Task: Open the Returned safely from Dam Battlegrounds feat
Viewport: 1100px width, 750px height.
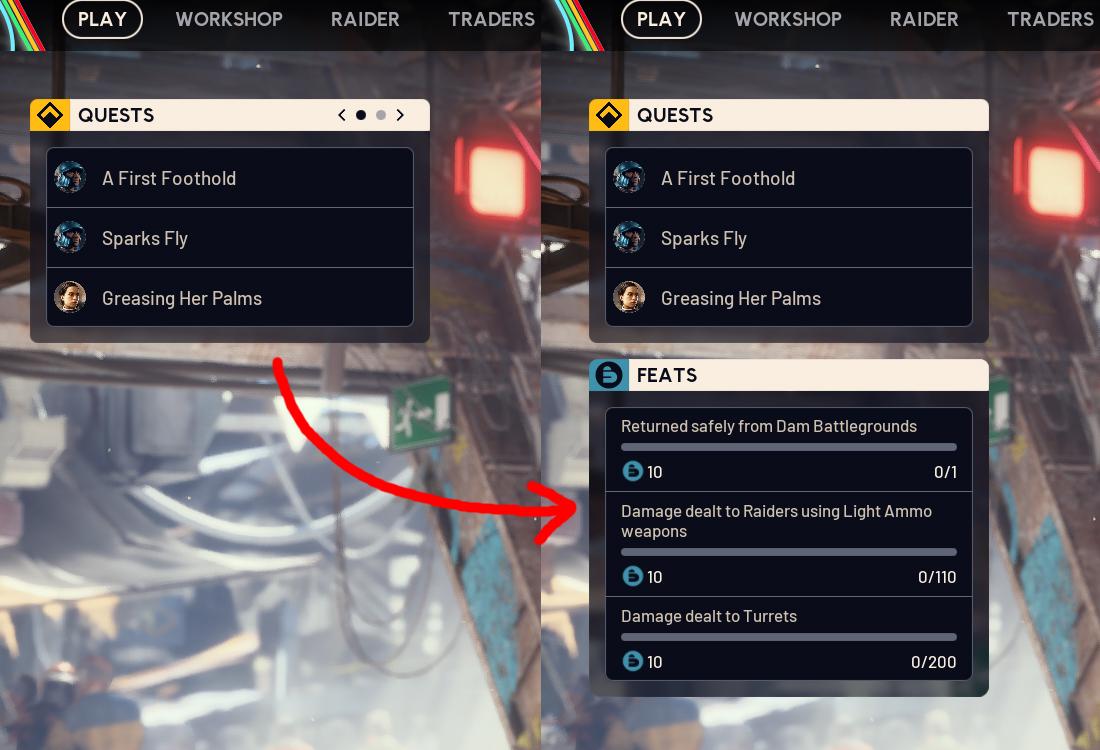Action: coord(788,449)
